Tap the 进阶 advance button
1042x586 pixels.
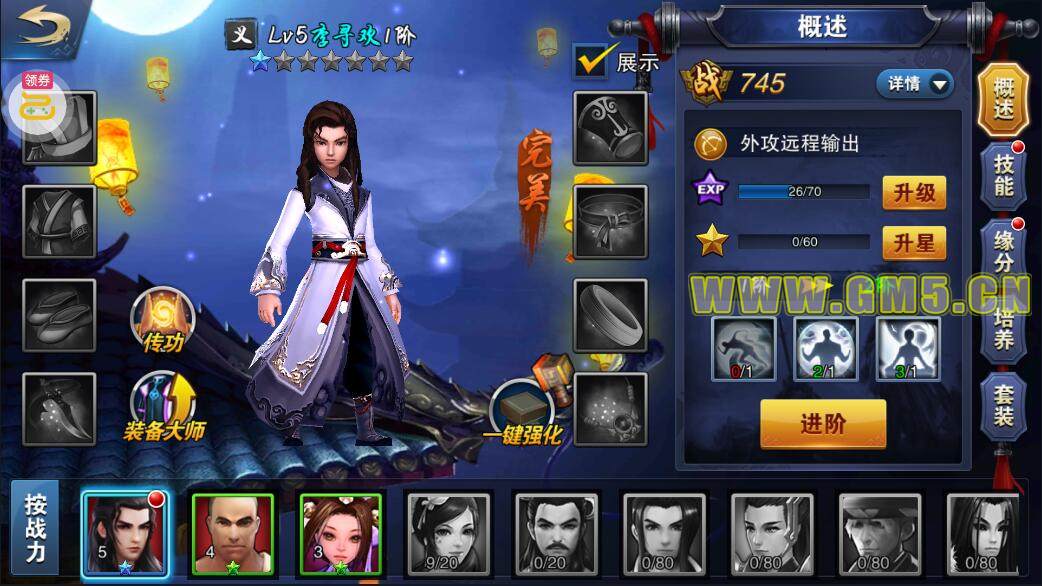point(823,423)
